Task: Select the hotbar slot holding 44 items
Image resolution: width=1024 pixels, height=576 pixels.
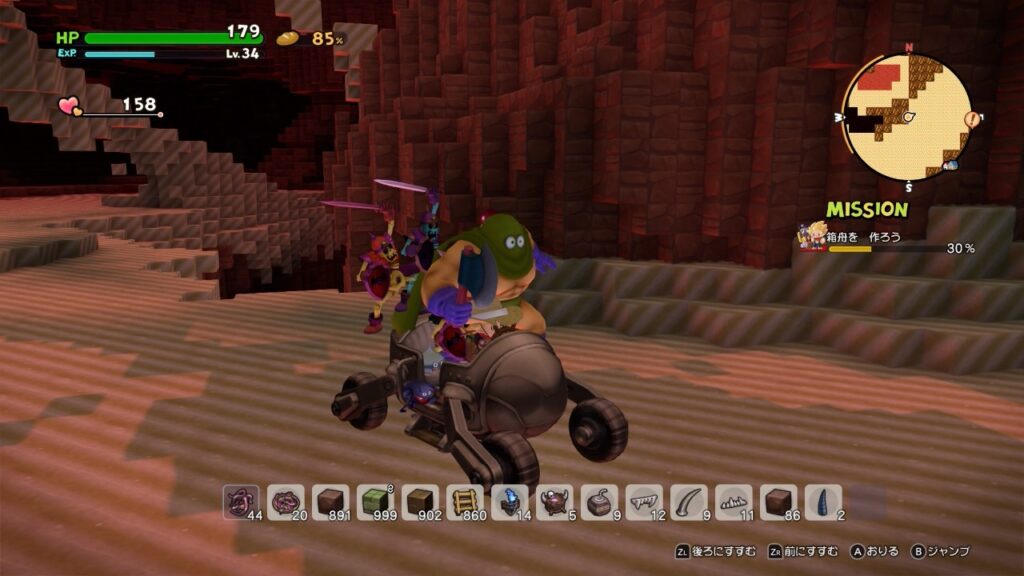Action: [x=241, y=502]
